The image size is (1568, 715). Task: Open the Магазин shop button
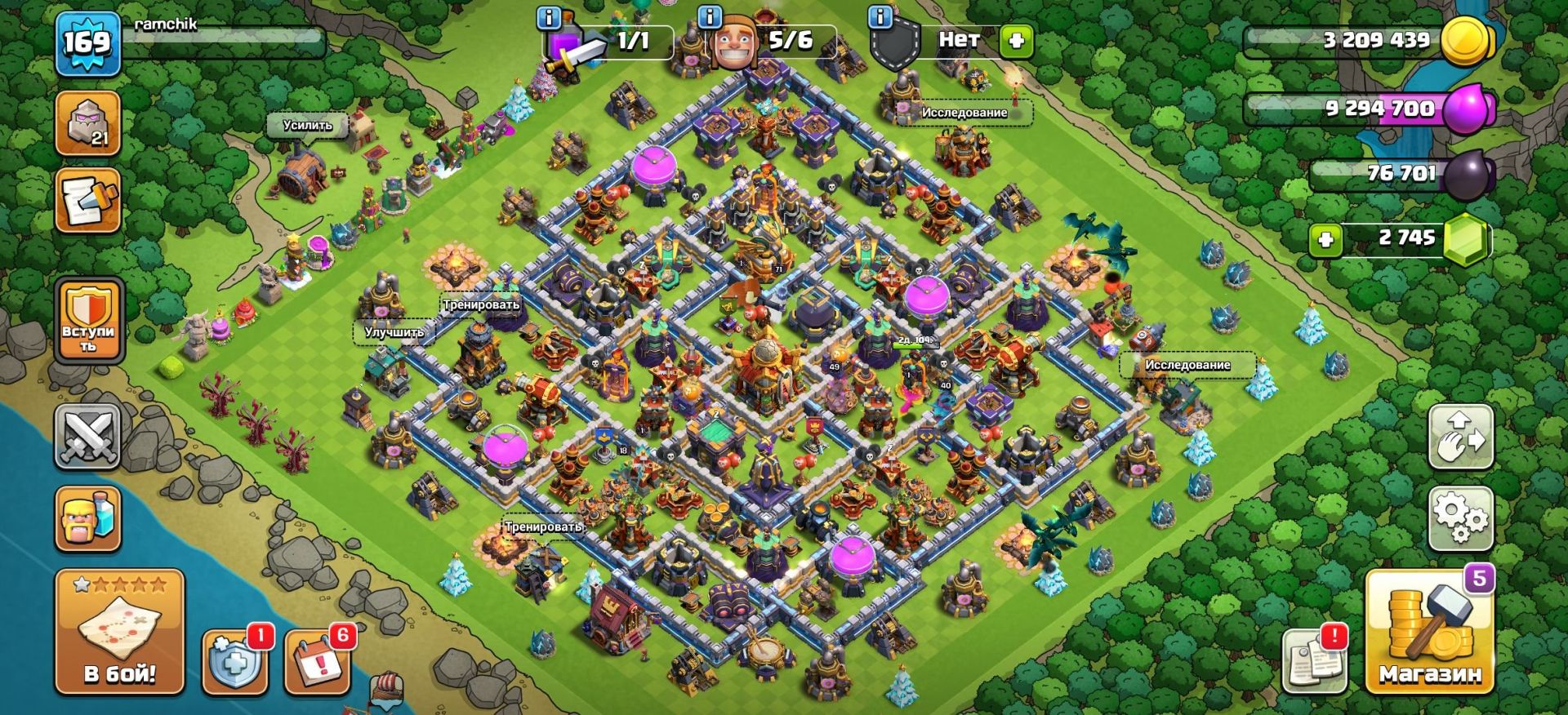1429,633
